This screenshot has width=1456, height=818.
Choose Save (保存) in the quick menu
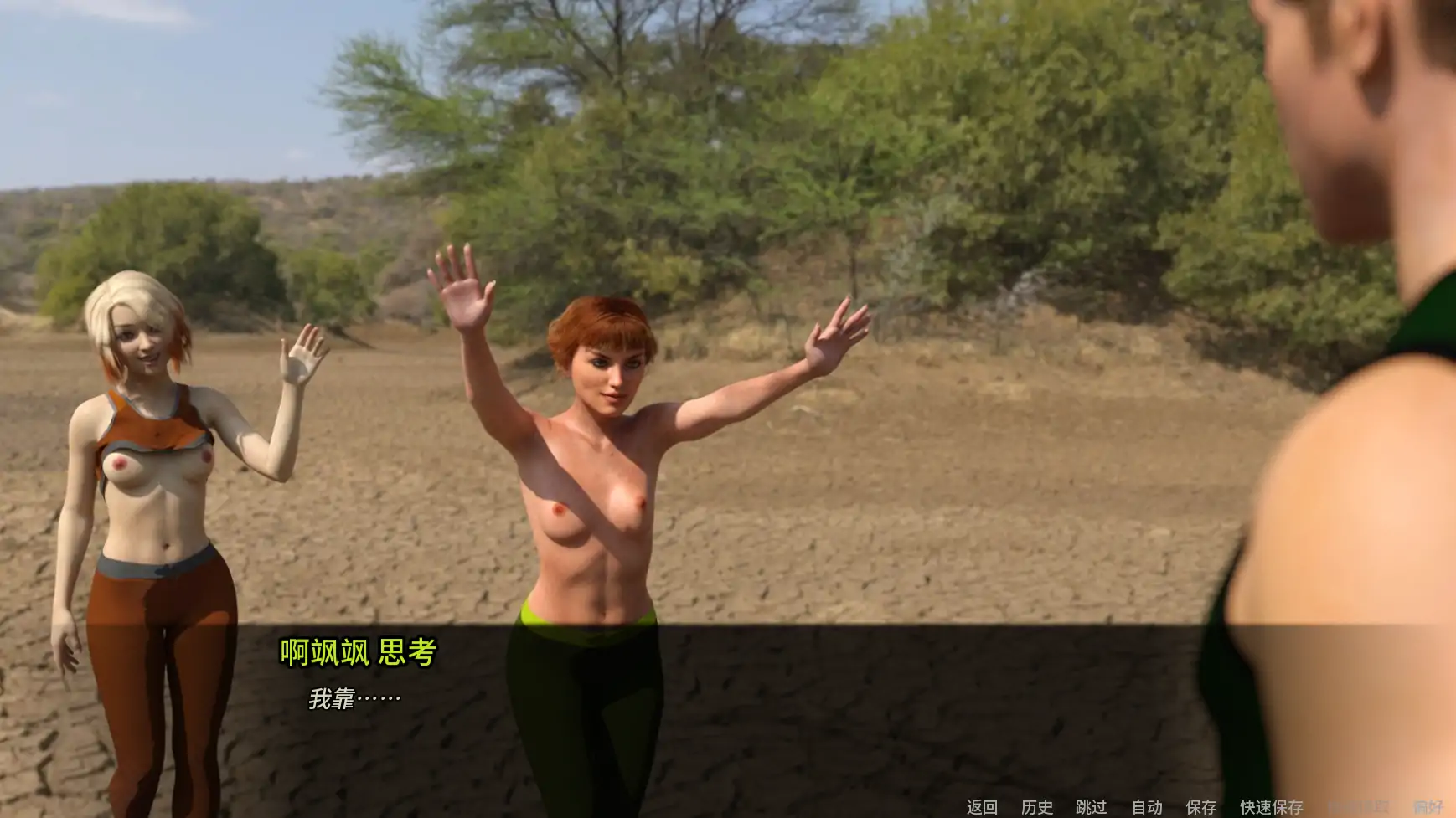[x=1201, y=806]
